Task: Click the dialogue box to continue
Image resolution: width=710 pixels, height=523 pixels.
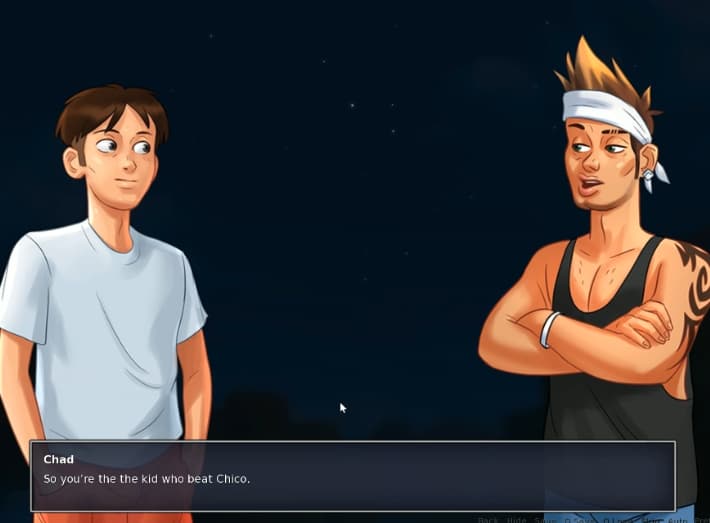Action: 352,476
